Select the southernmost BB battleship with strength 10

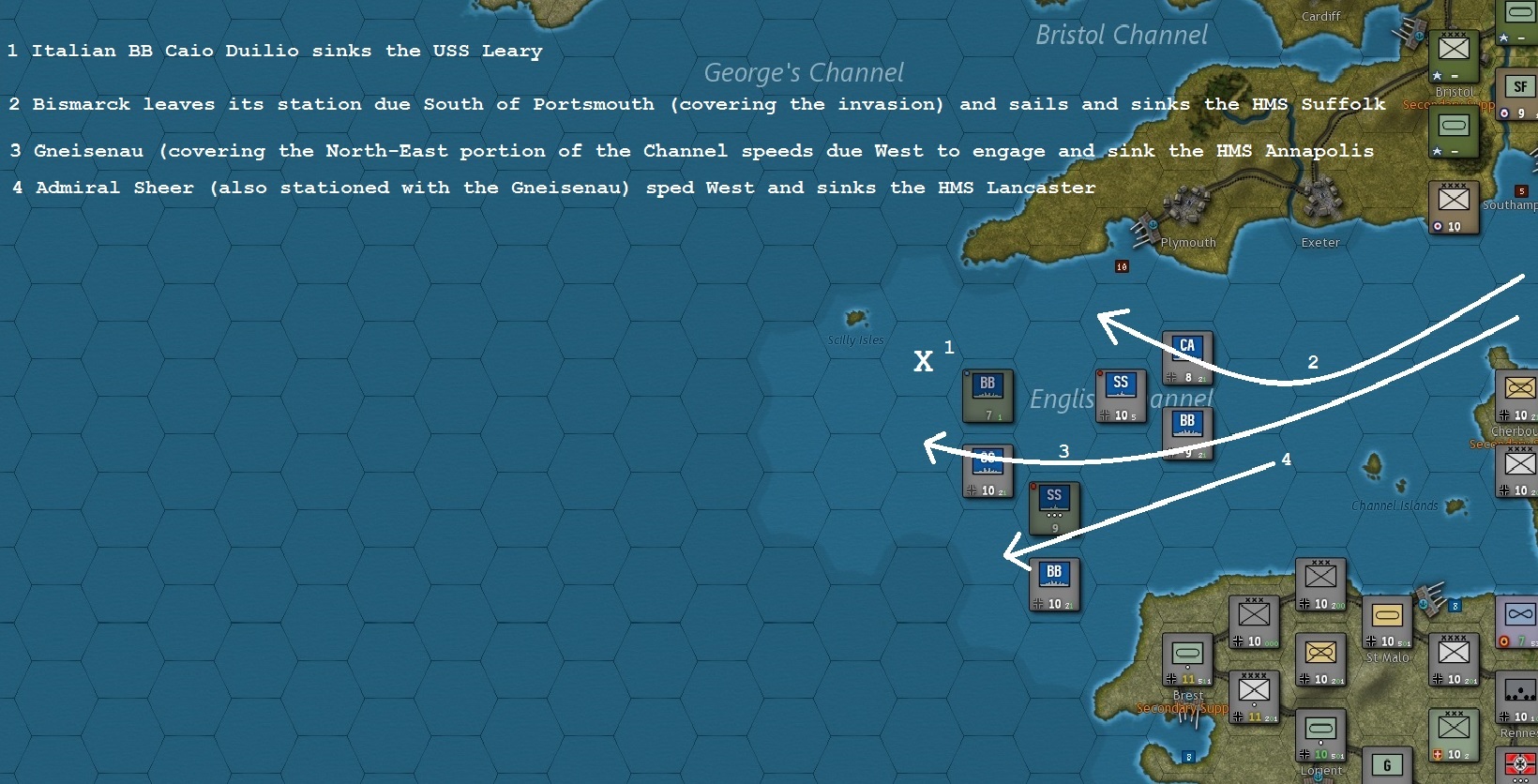click(x=1054, y=584)
